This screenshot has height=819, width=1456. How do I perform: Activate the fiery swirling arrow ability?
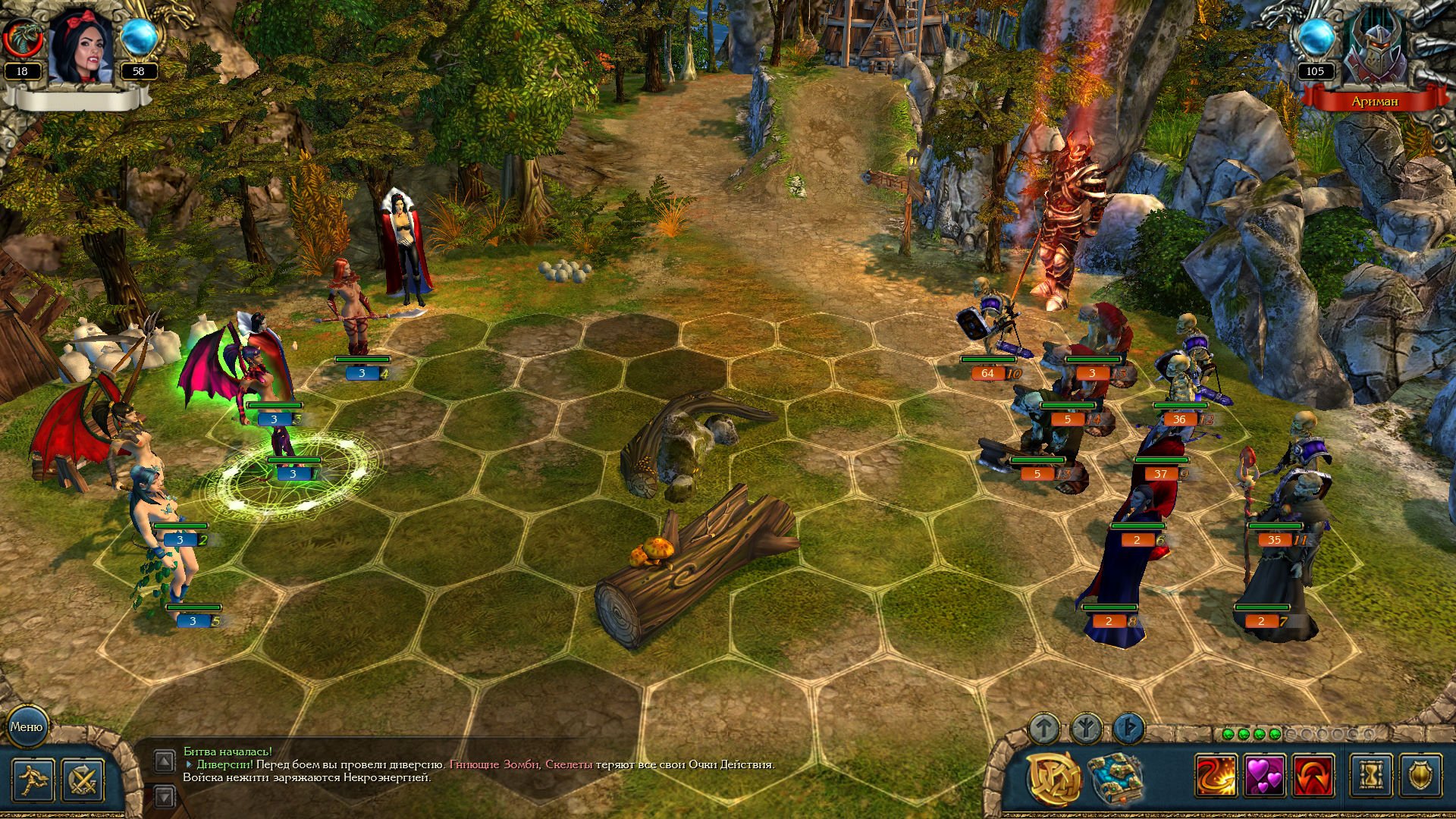click(x=1216, y=776)
